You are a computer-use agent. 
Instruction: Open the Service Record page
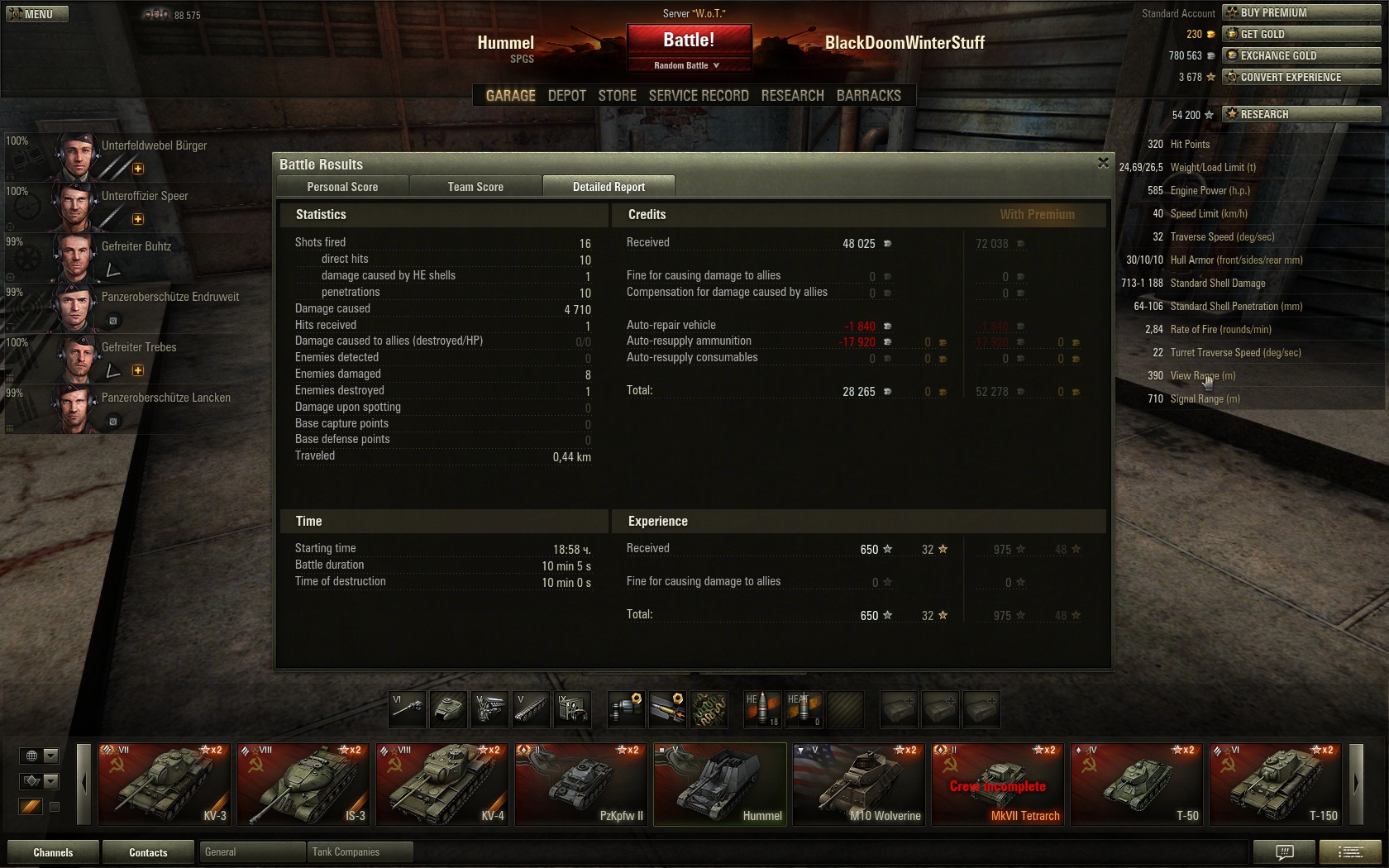[x=698, y=96]
